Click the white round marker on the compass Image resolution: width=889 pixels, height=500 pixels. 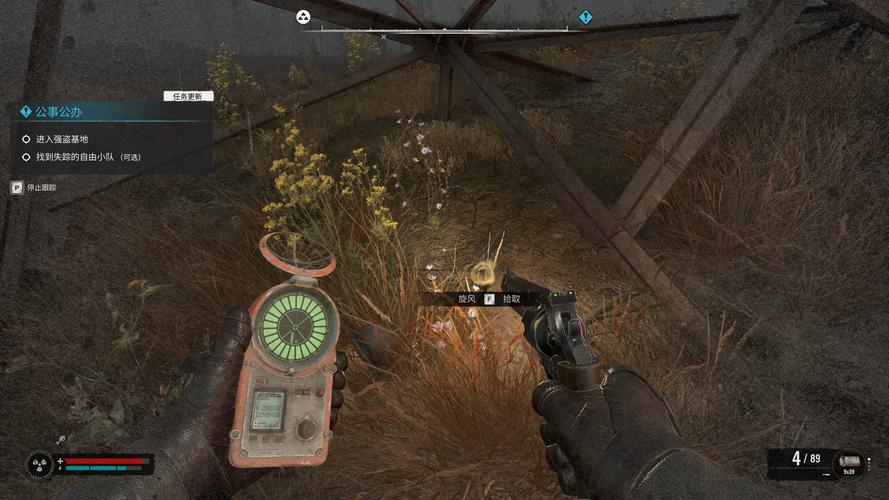click(303, 17)
